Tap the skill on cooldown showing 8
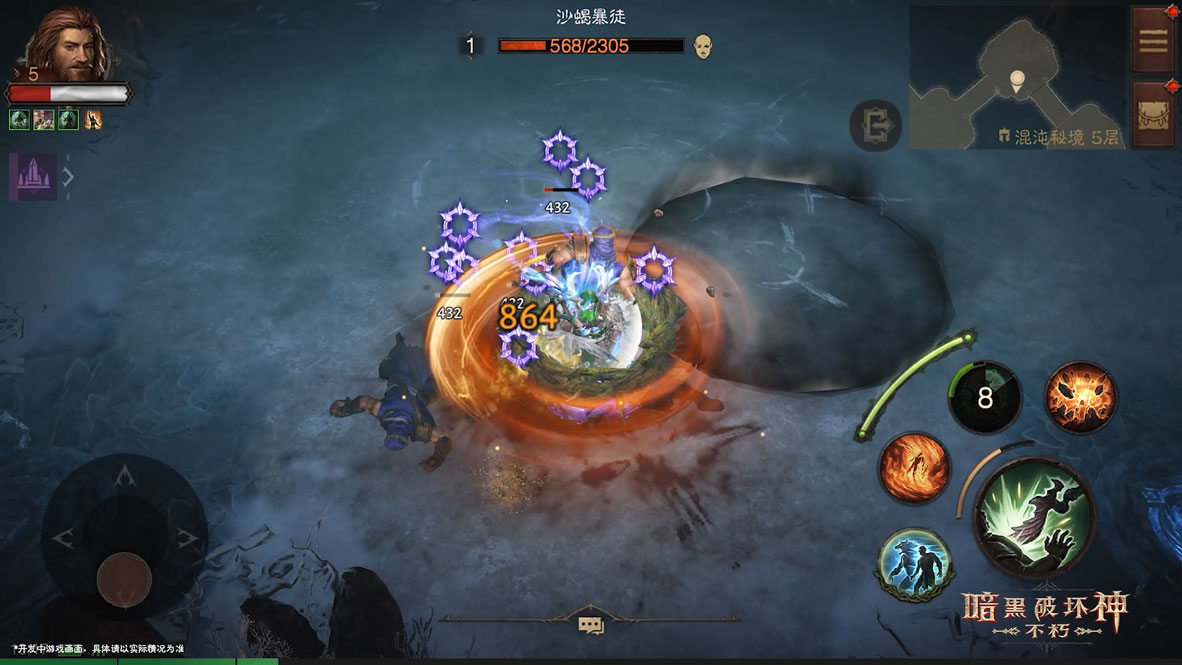Image resolution: width=1182 pixels, height=665 pixels. (985, 398)
